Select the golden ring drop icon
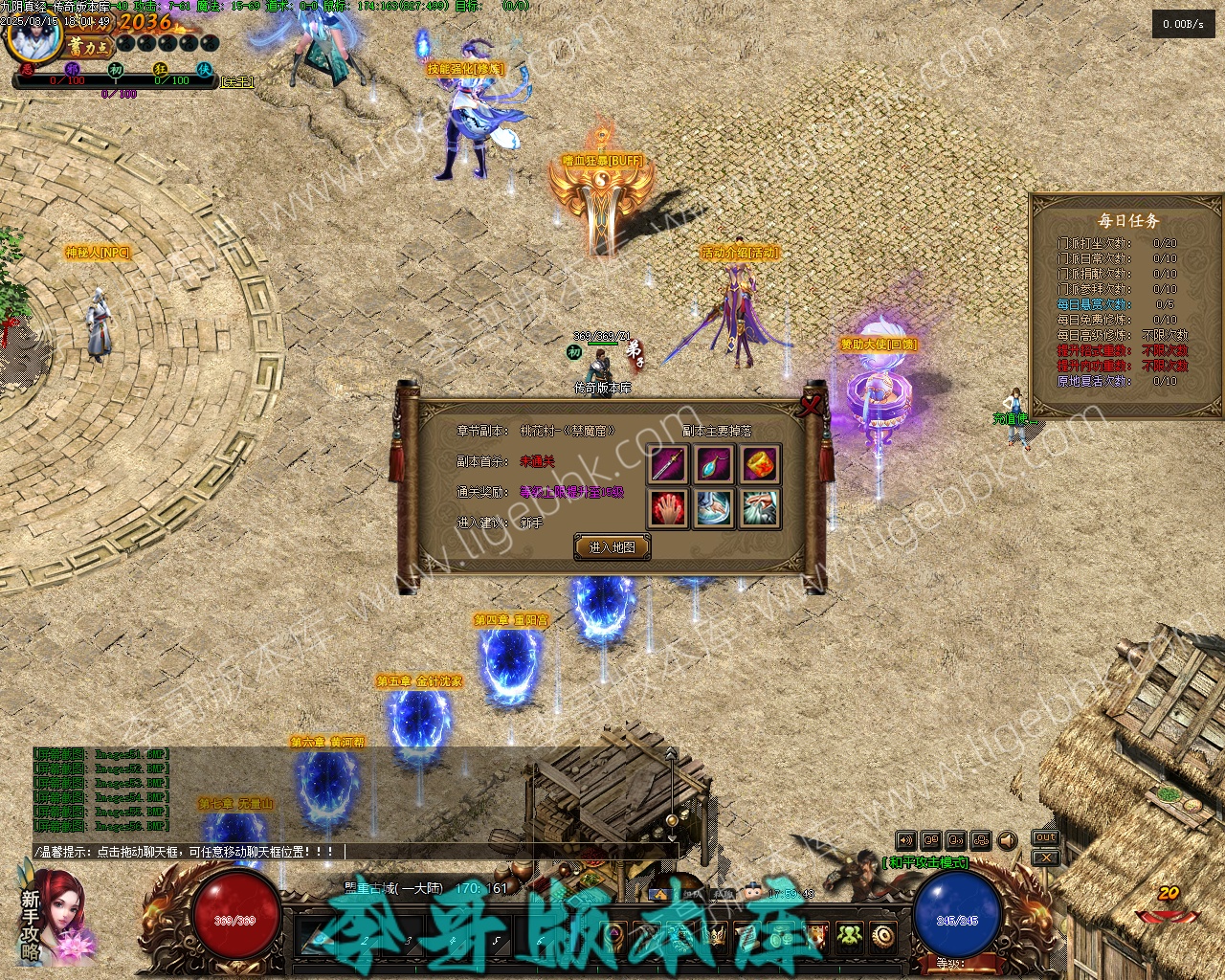Screen dimensions: 1225x980 click(760, 465)
